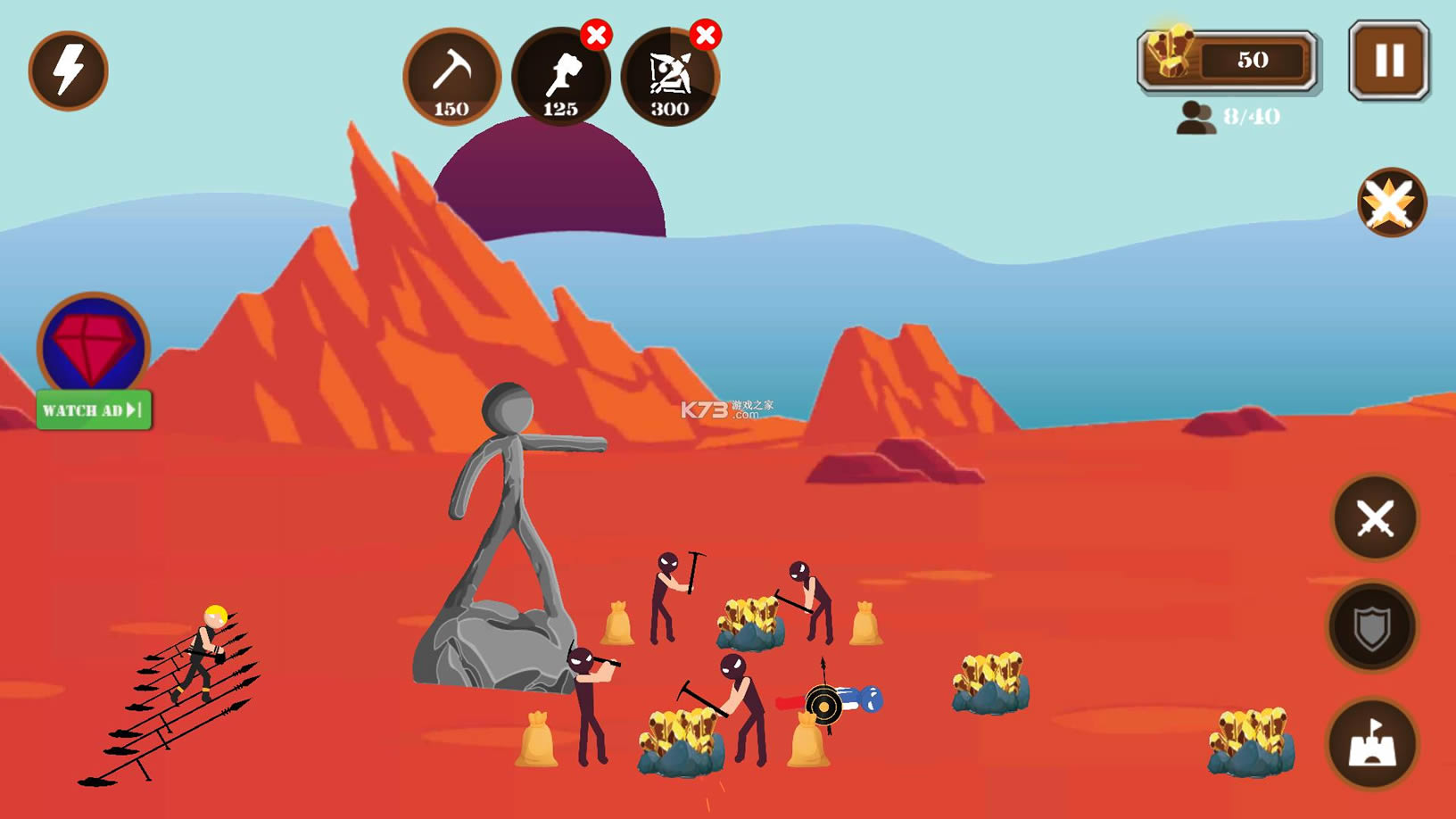The image size is (1456, 819).
Task: Retreat army to the castle
Action: pos(1372,743)
